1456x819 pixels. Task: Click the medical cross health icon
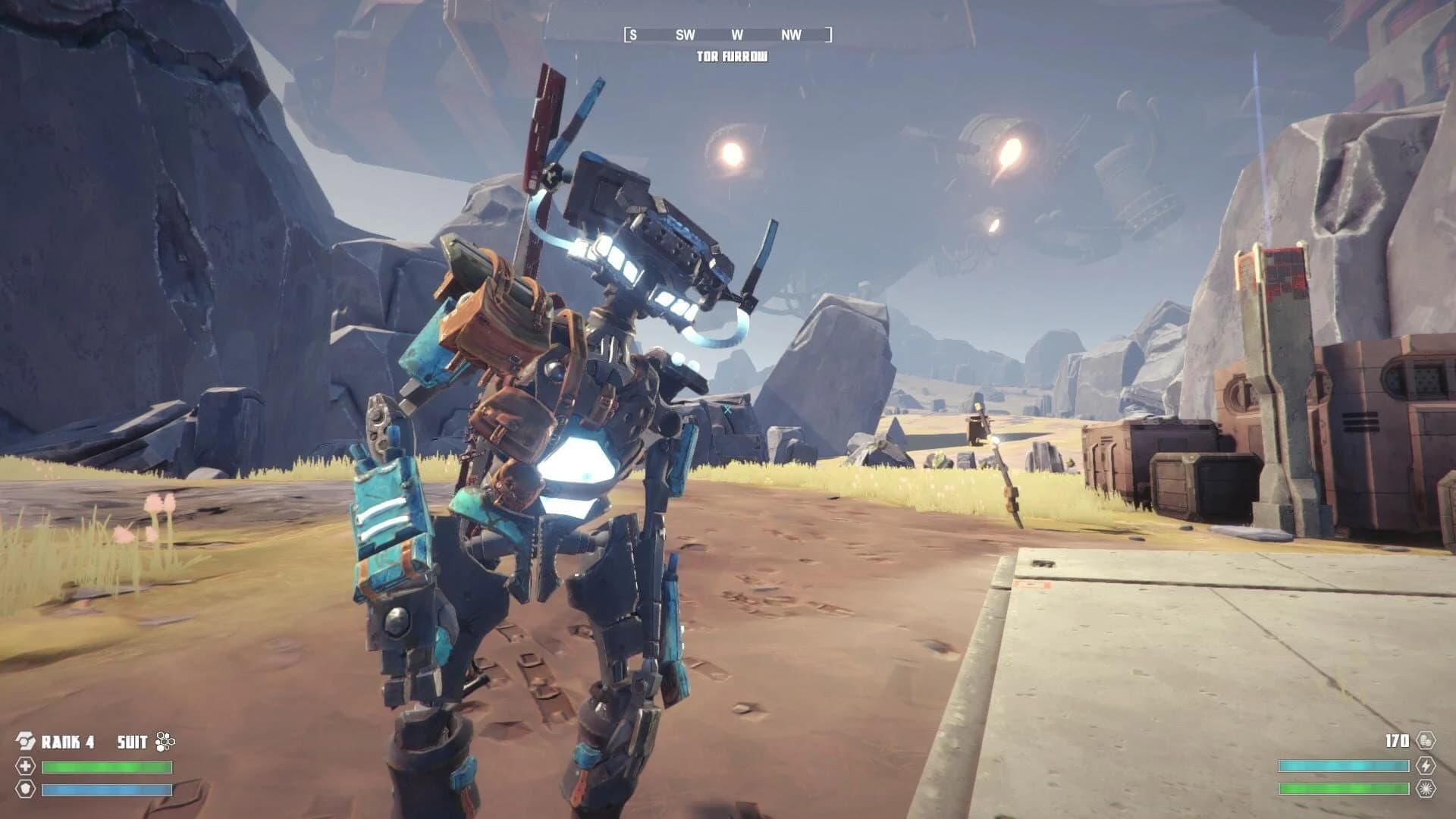(x=26, y=767)
